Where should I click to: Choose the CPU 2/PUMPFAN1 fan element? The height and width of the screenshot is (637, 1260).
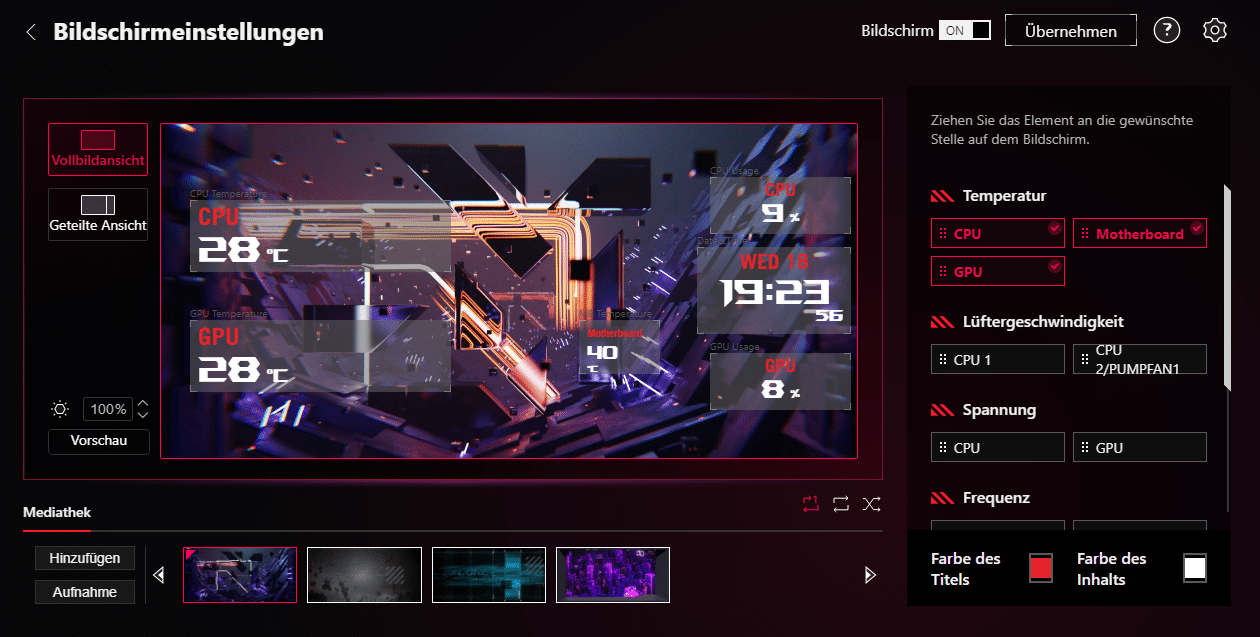click(x=1139, y=360)
